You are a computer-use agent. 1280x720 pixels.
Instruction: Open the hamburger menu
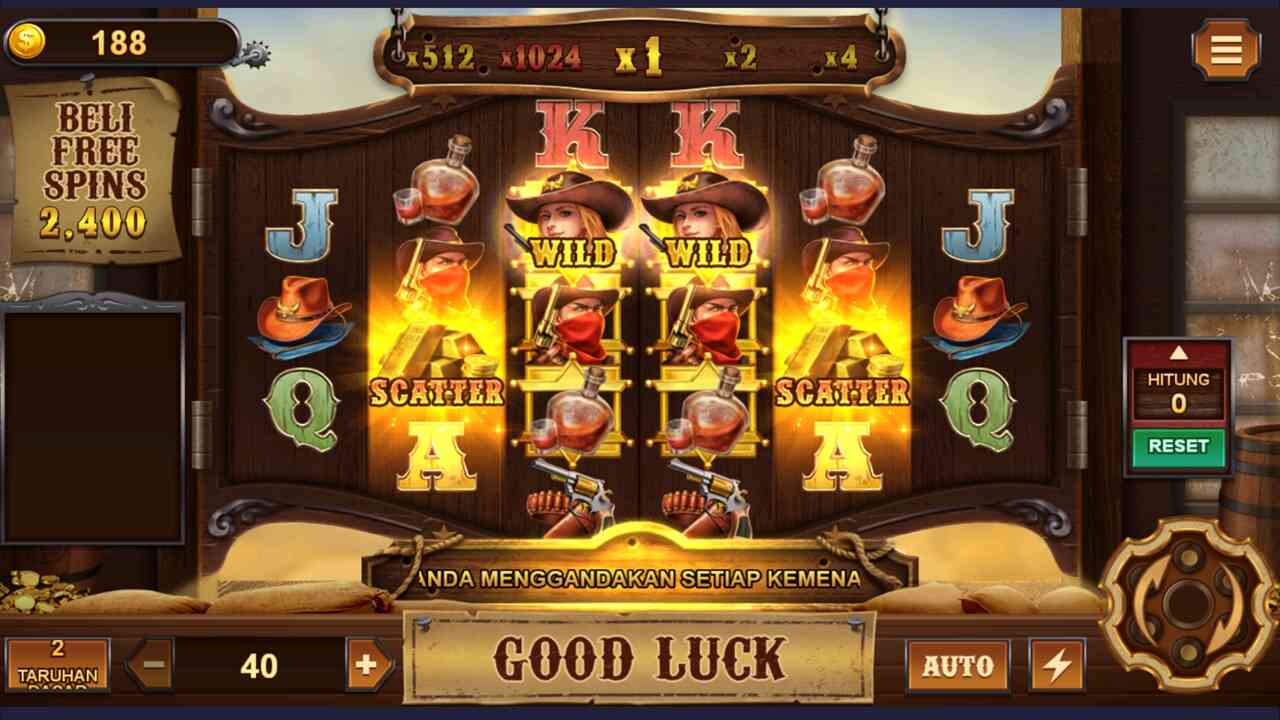click(x=1225, y=49)
